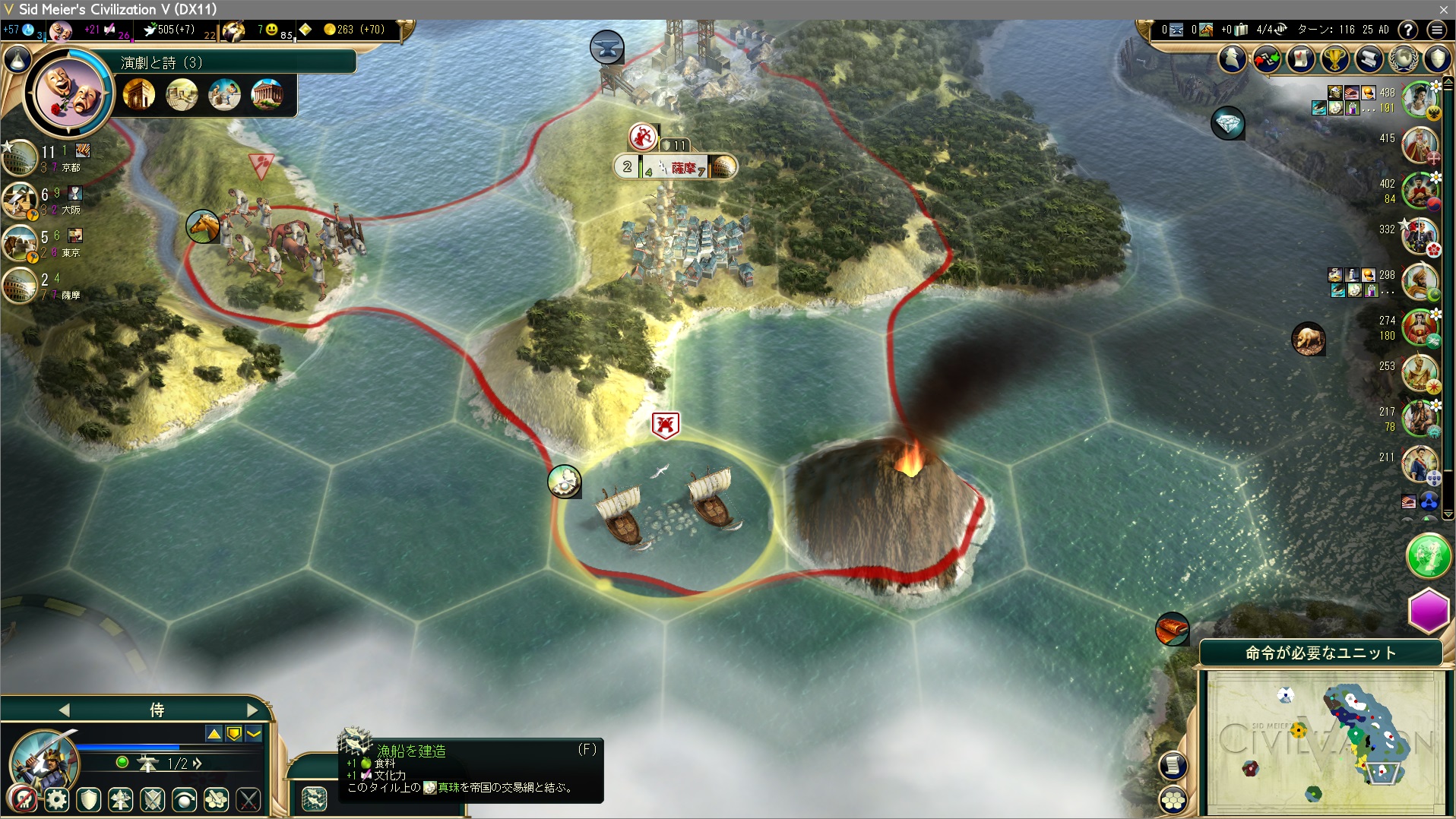
Task: Open the victory progress trophy icon
Action: pyautogui.click(x=1334, y=58)
